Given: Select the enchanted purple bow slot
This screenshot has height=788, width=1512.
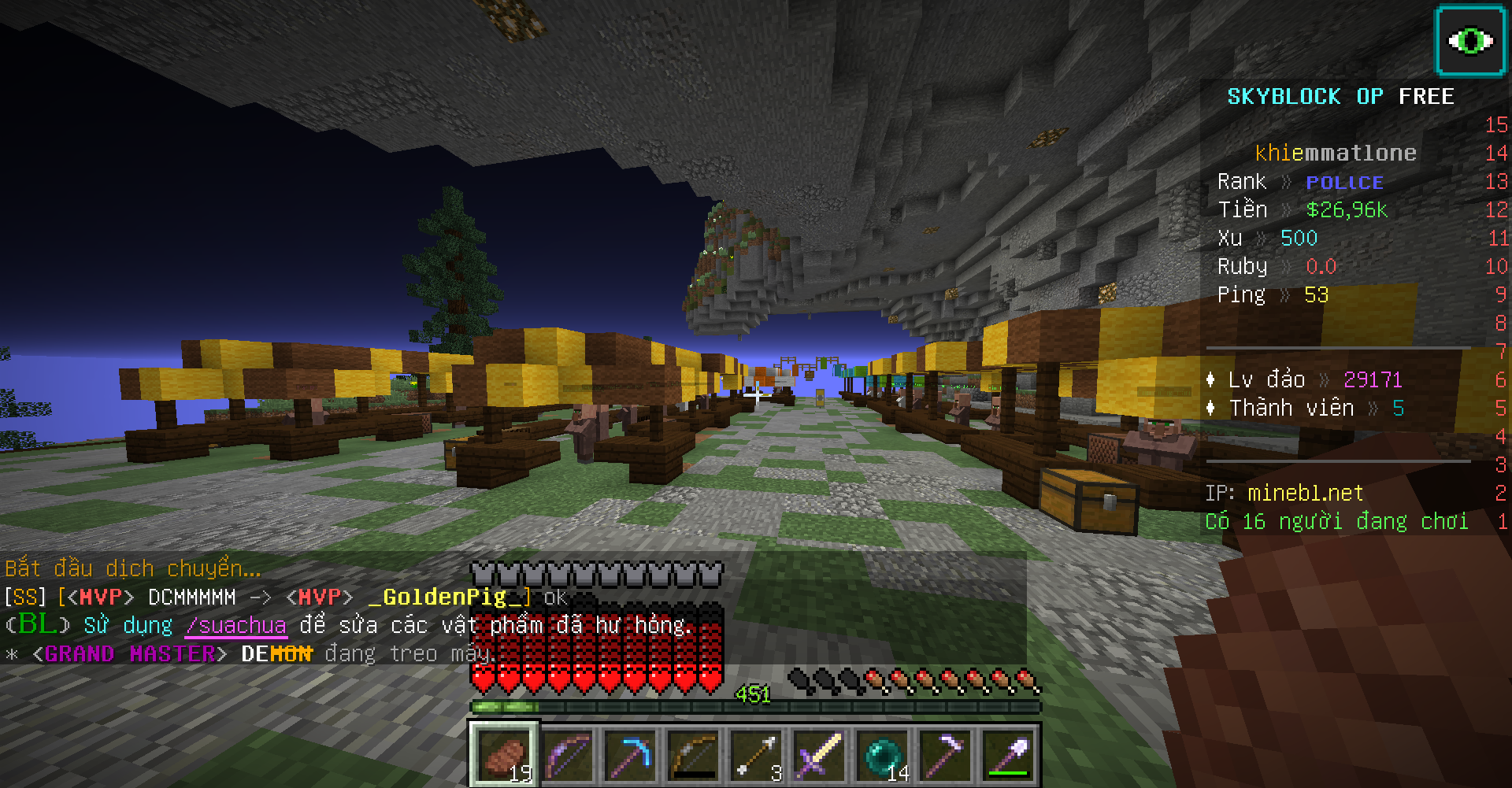Looking at the screenshot, I should [567, 755].
